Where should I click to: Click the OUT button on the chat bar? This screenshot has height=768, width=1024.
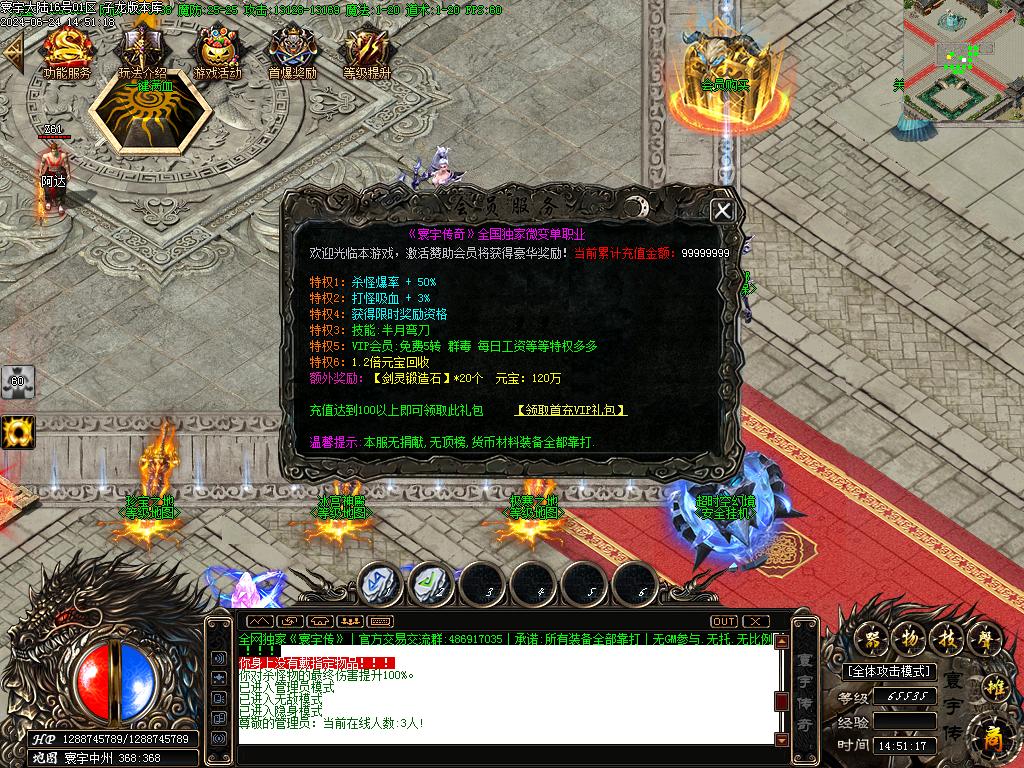[x=724, y=621]
